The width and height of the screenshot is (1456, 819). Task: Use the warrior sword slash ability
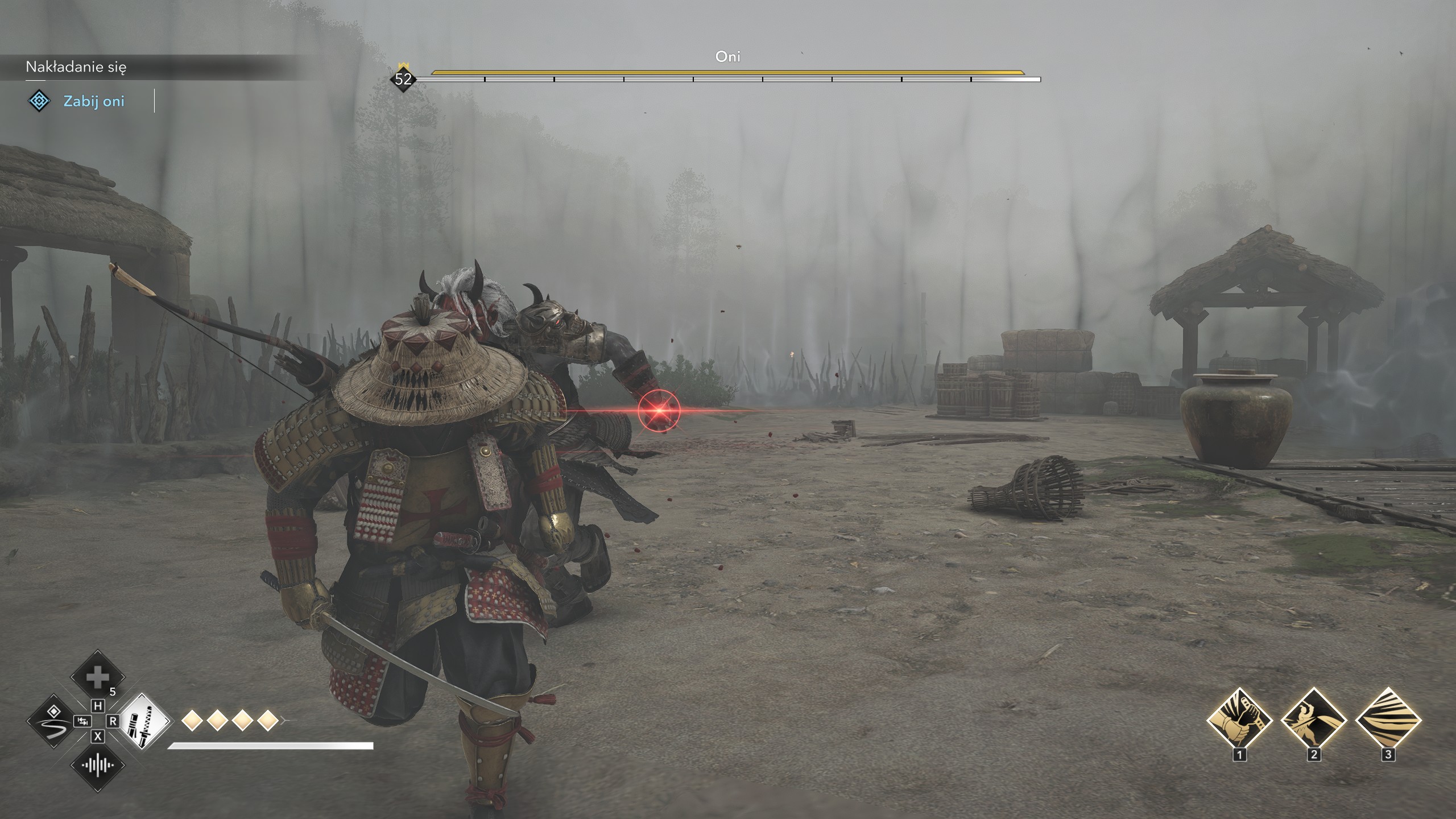pos(1313,720)
